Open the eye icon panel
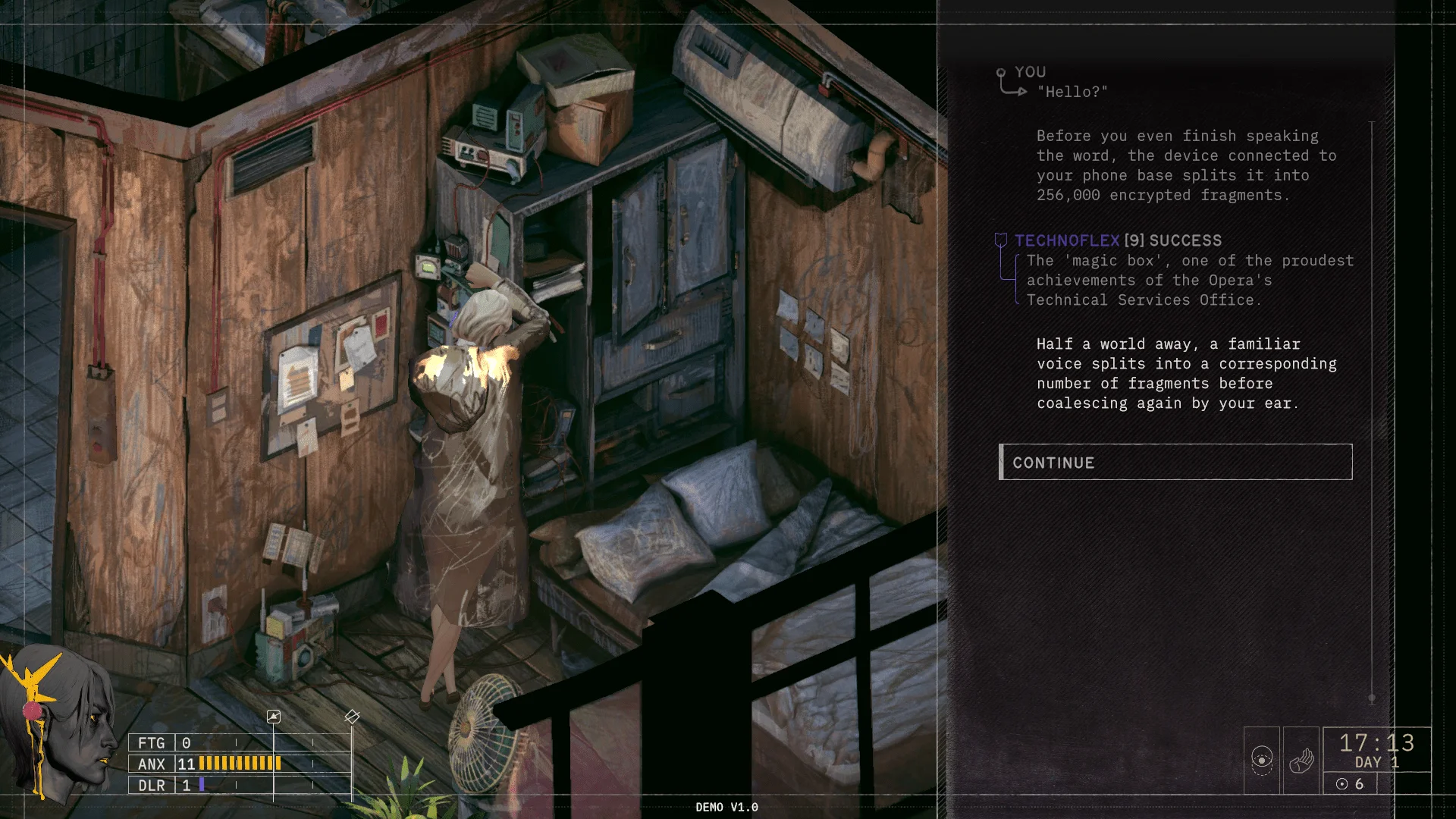This screenshot has height=819, width=1456. click(x=1262, y=760)
